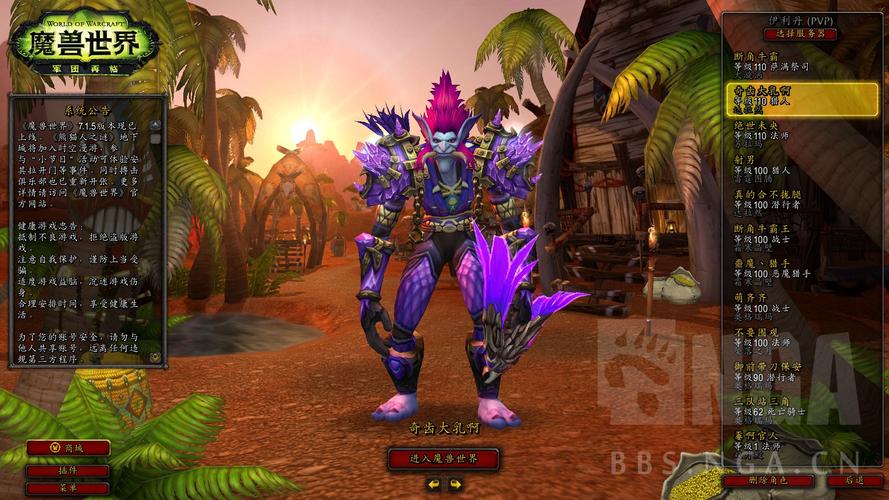Rotate character with the right arrow
The height and width of the screenshot is (500, 889).
point(454,484)
